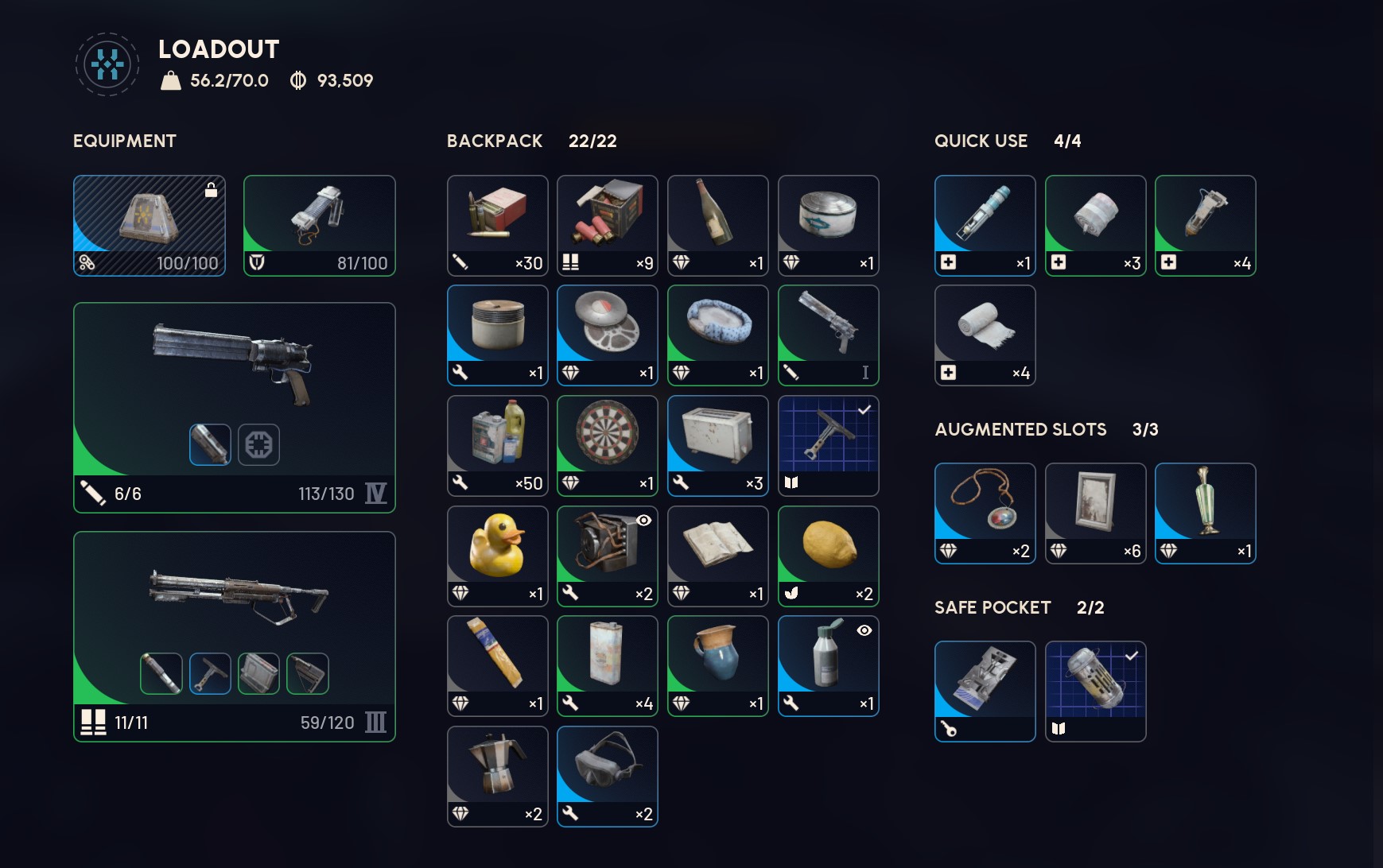This screenshot has width=1383, height=868.
Task: Select the yellow rubber duck slot
Action: (497, 556)
